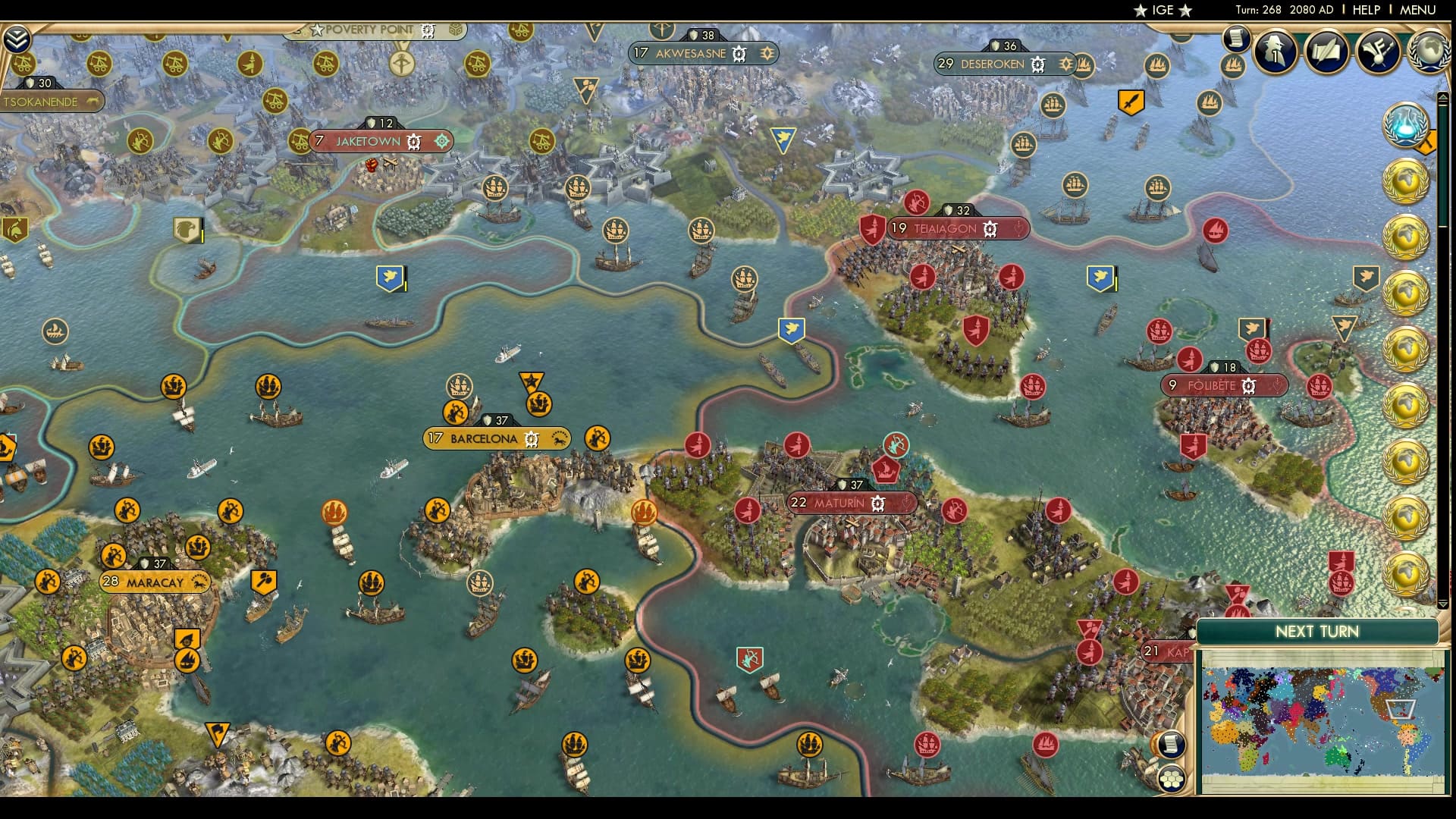Image resolution: width=1456 pixels, height=819 pixels.
Task: Open the Culture Overview musical note icon
Action: click(1379, 51)
